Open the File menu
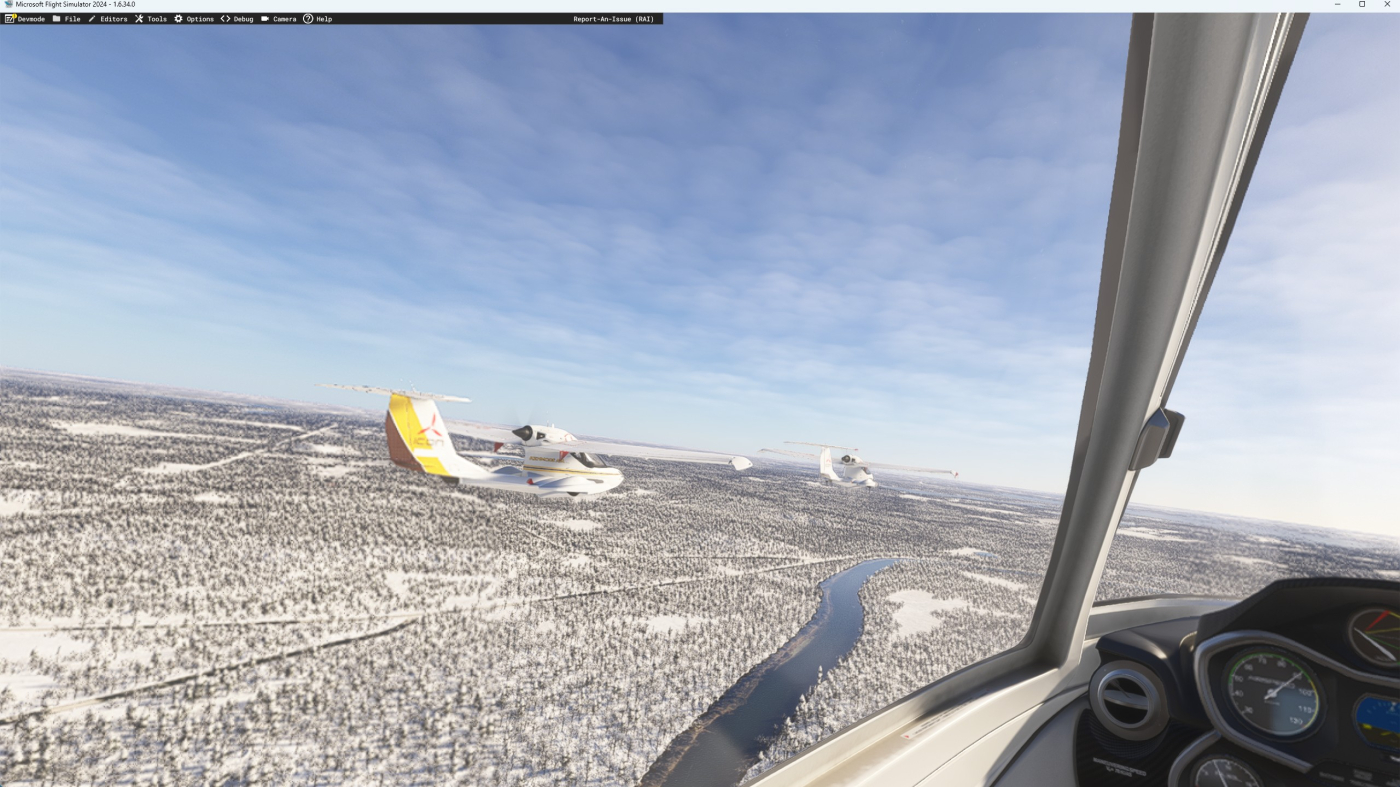 pyautogui.click(x=67, y=19)
